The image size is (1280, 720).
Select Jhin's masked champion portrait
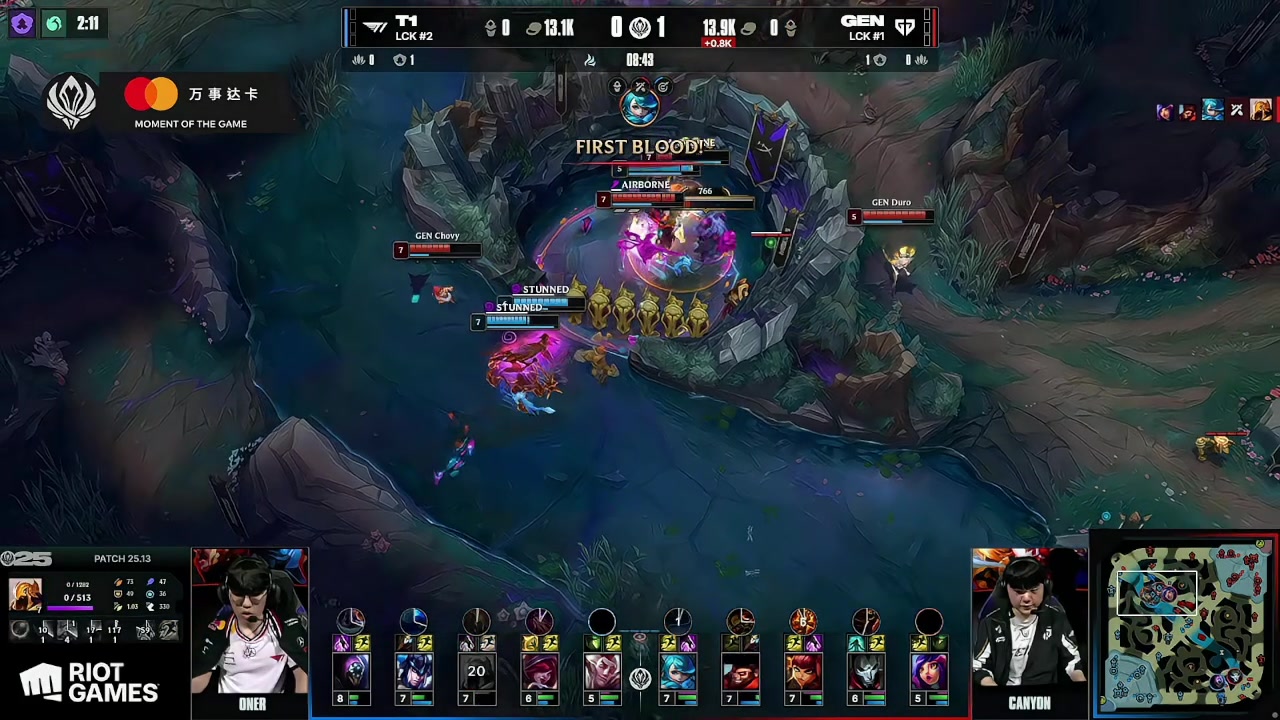click(866, 671)
